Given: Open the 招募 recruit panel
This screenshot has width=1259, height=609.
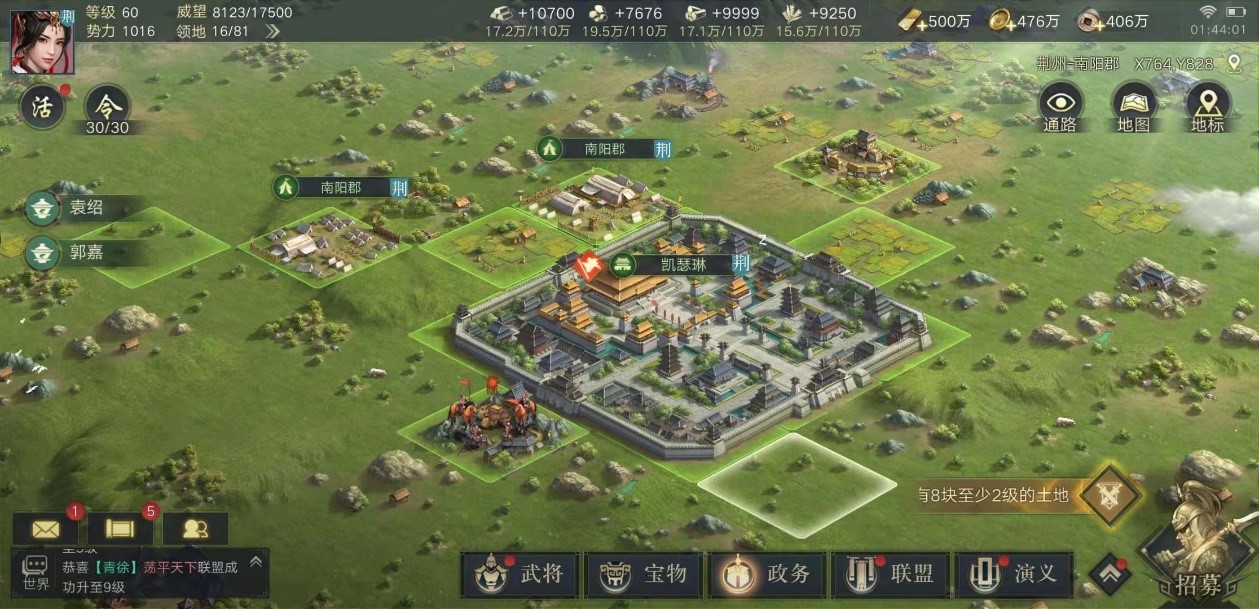Looking at the screenshot, I should [x=1197, y=555].
